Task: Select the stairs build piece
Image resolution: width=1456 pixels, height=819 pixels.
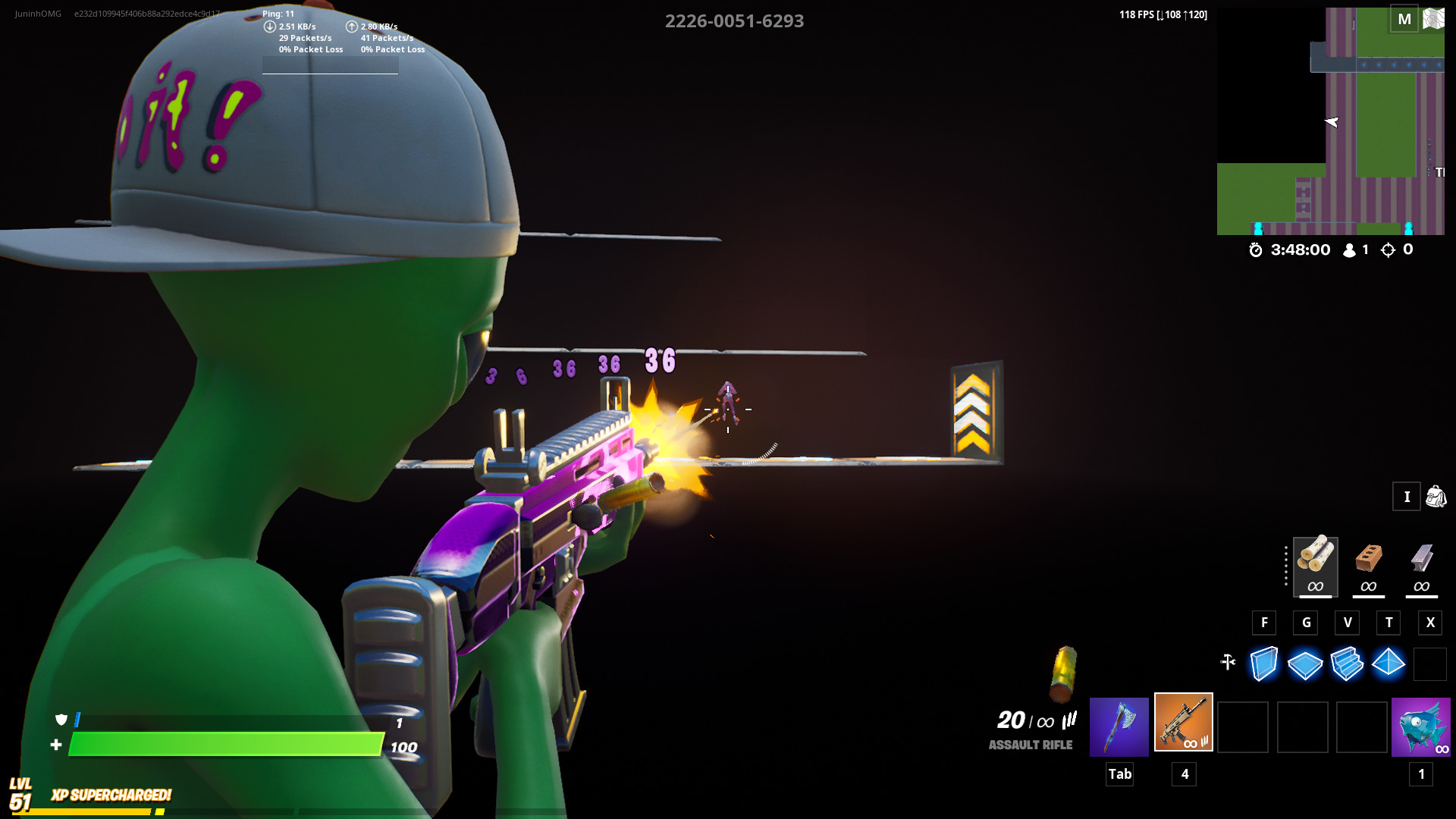Action: coord(1348,664)
